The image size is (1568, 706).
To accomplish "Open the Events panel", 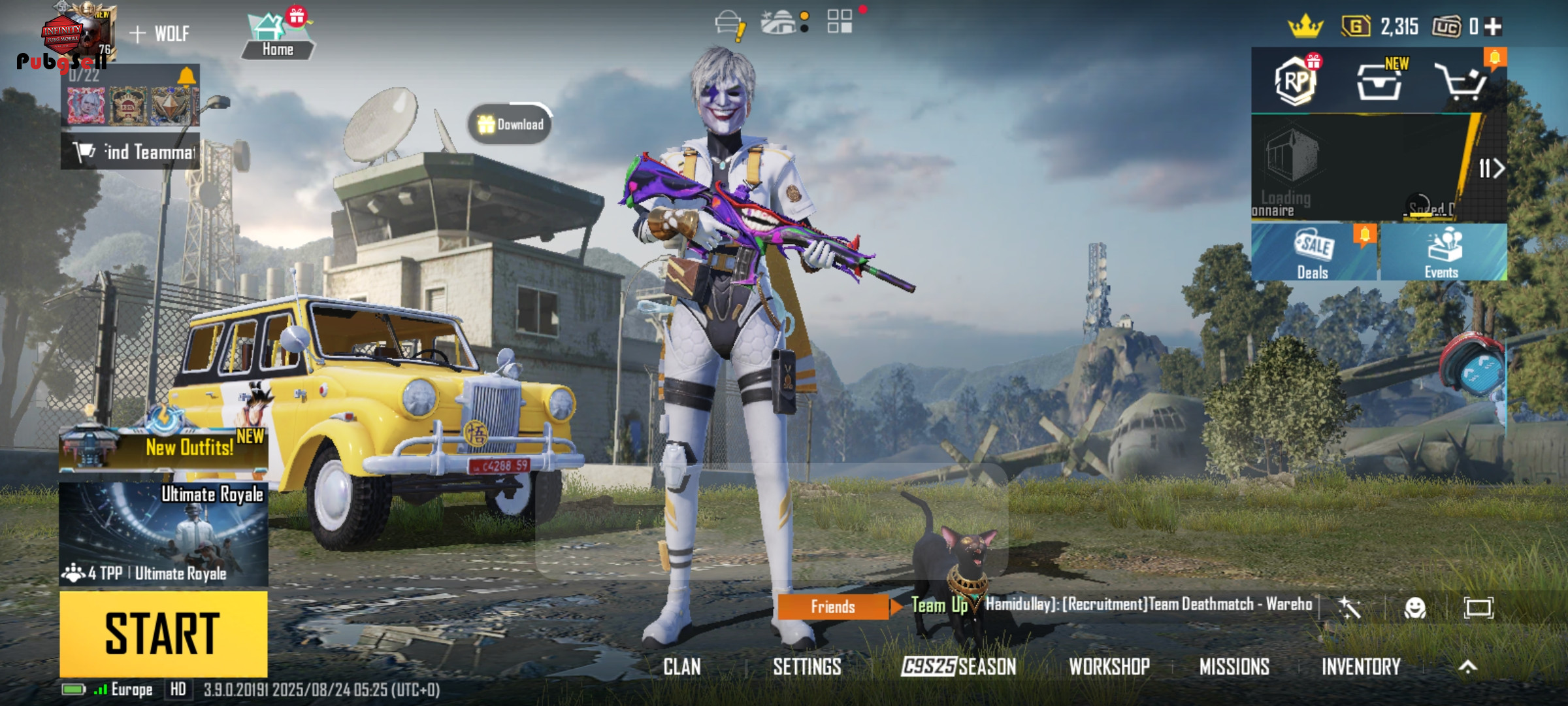I will pos(1443,253).
